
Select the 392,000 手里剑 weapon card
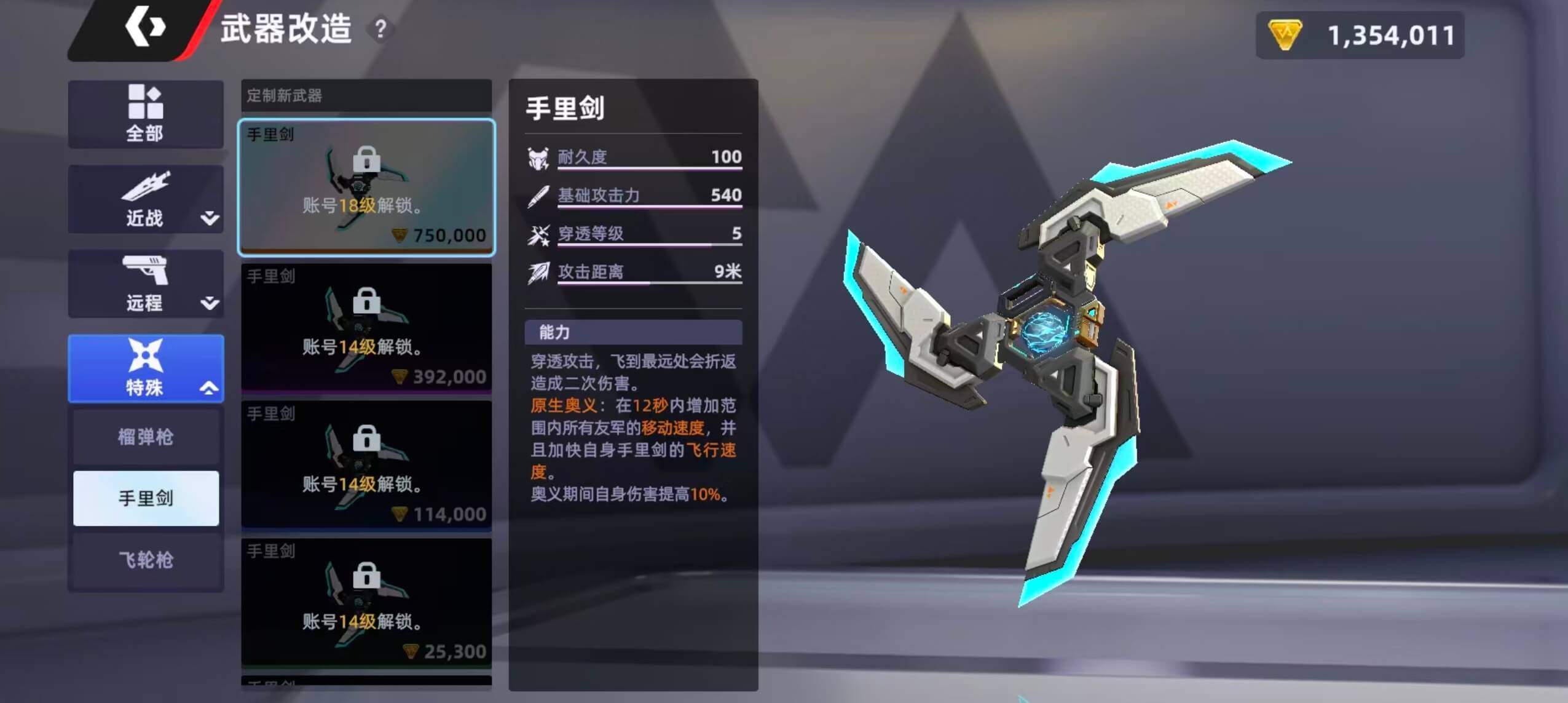pos(366,327)
